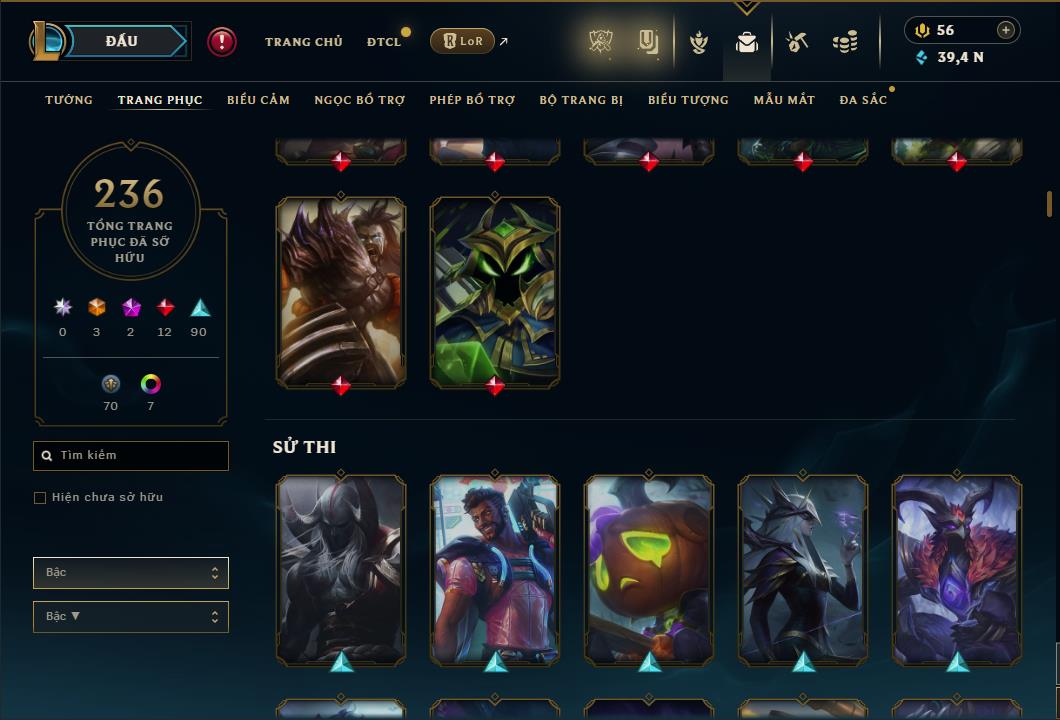
Task: Click the ĐẤU play button
Action: [121, 41]
